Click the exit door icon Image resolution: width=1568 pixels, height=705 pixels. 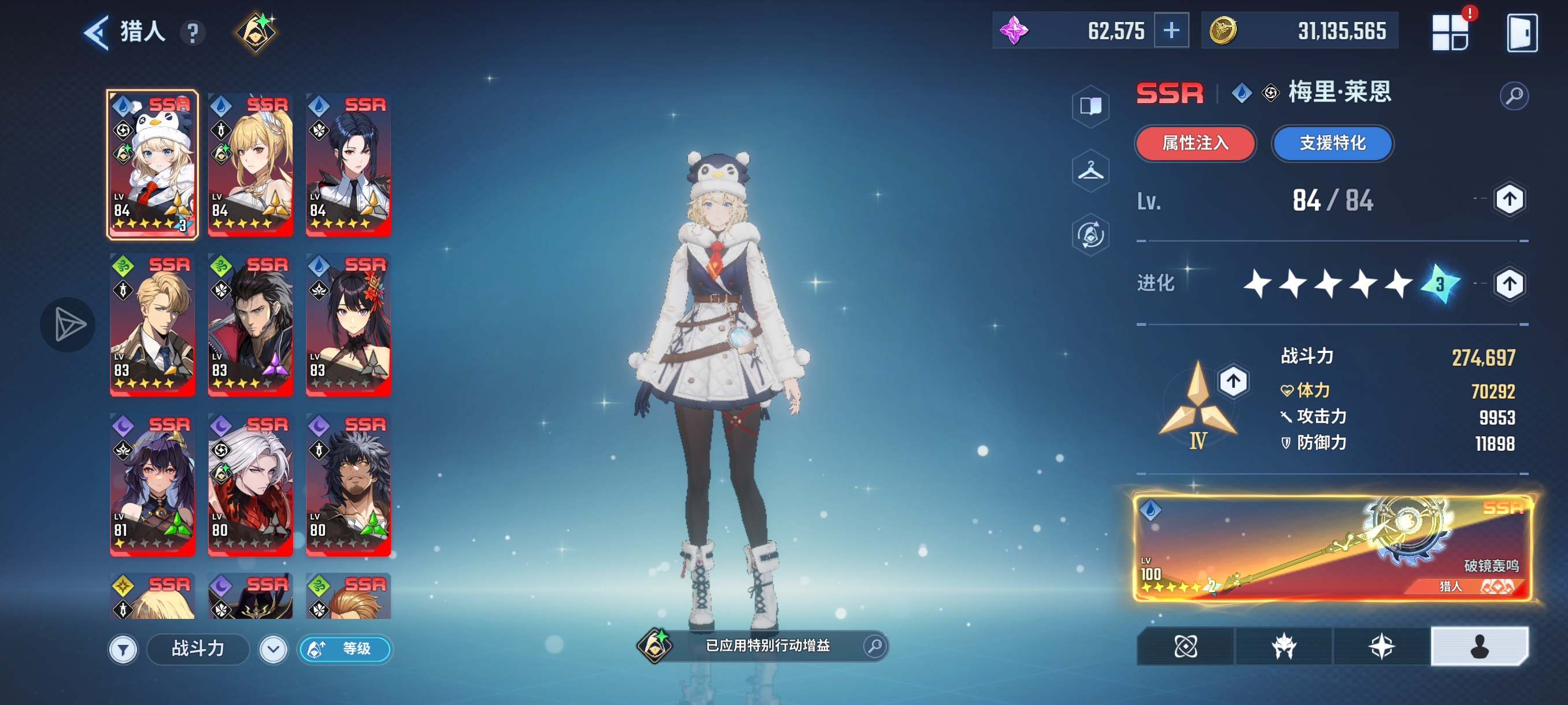(1522, 33)
